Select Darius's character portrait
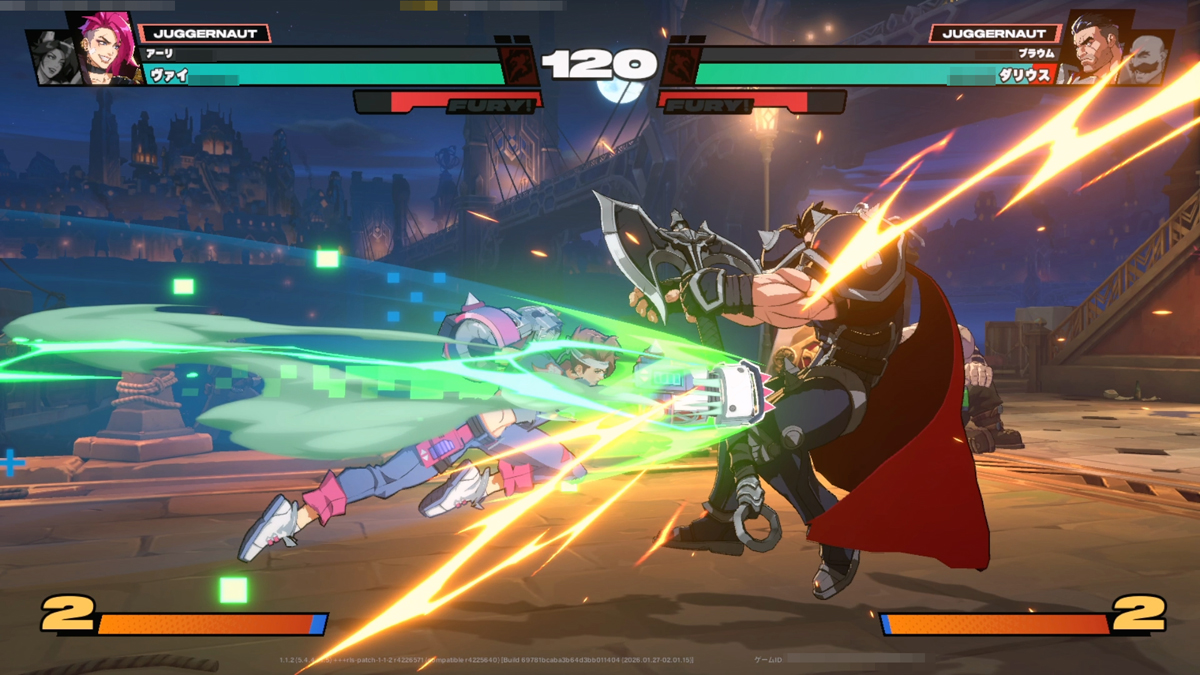Viewport: 1200px width, 675px height. coord(1095,46)
